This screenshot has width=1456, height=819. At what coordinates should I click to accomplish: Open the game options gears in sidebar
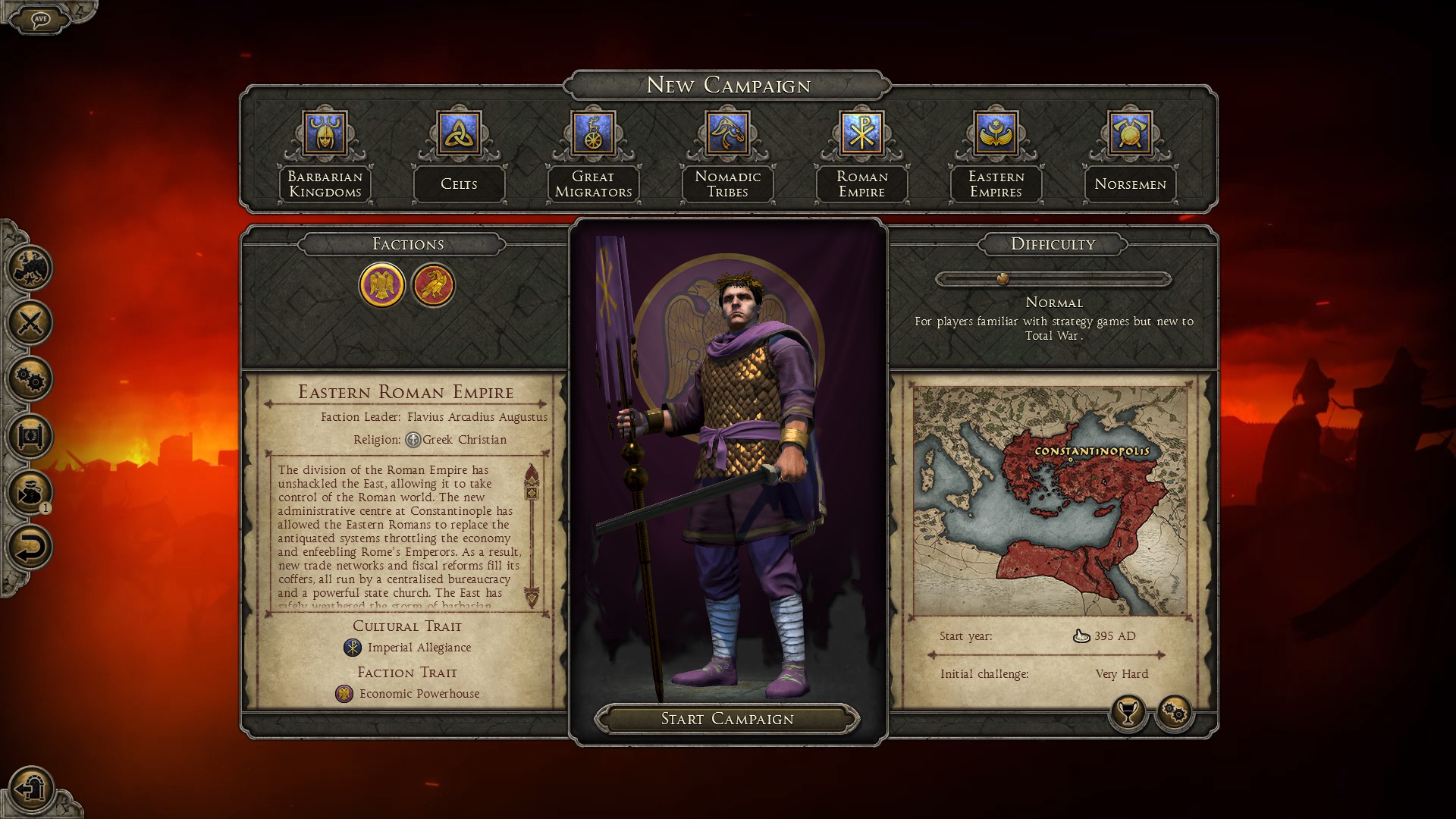pyautogui.click(x=30, y=379)
